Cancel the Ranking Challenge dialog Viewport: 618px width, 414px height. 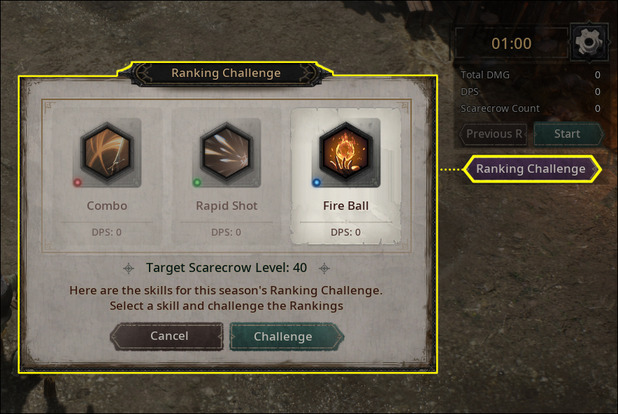click(x=168, y=337)
